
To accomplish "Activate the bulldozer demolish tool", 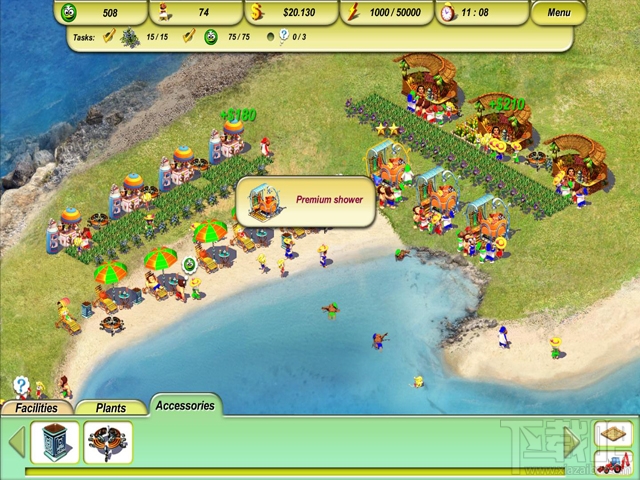I will [612, 463].
